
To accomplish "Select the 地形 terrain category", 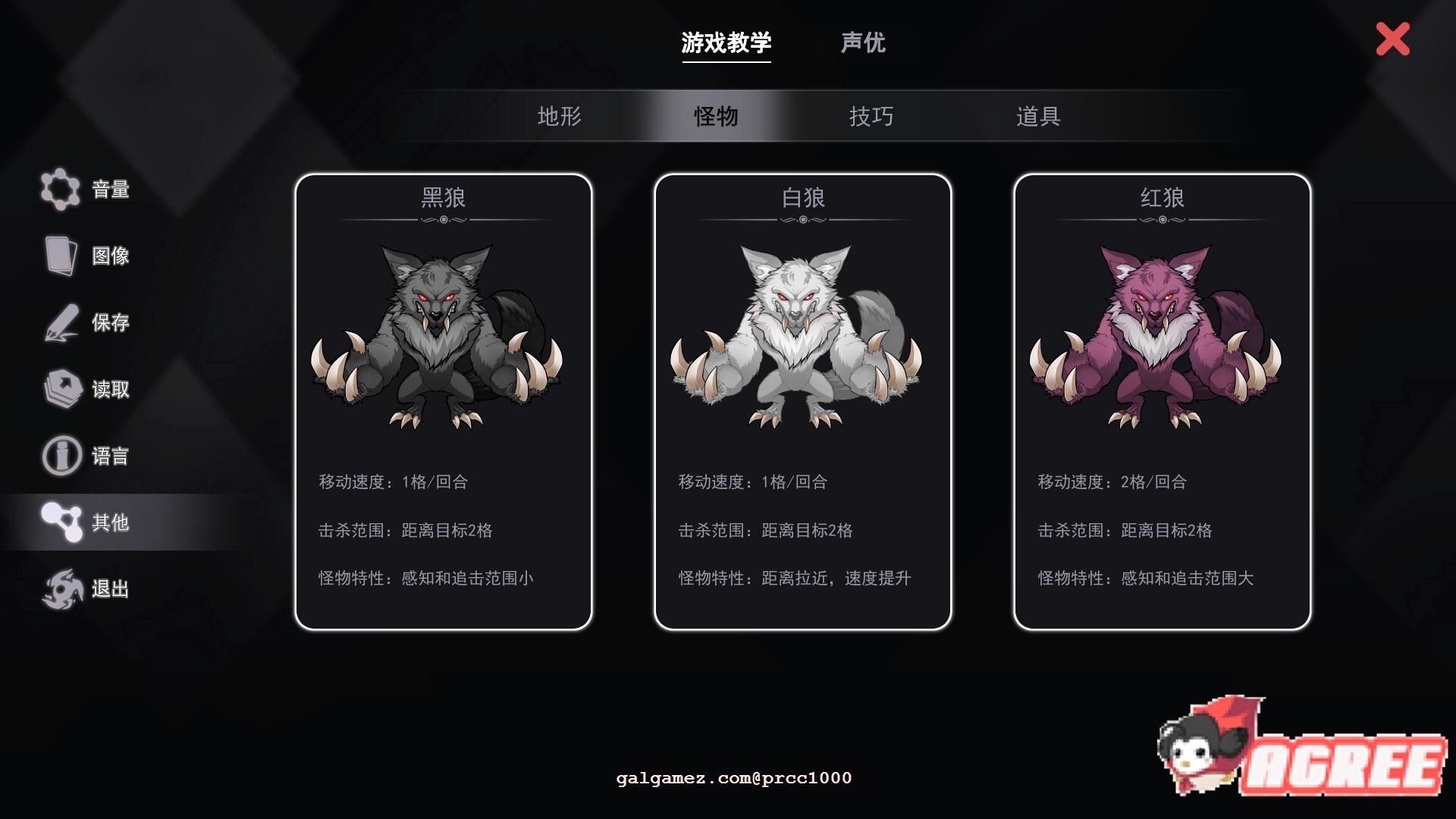I will 559,117.
